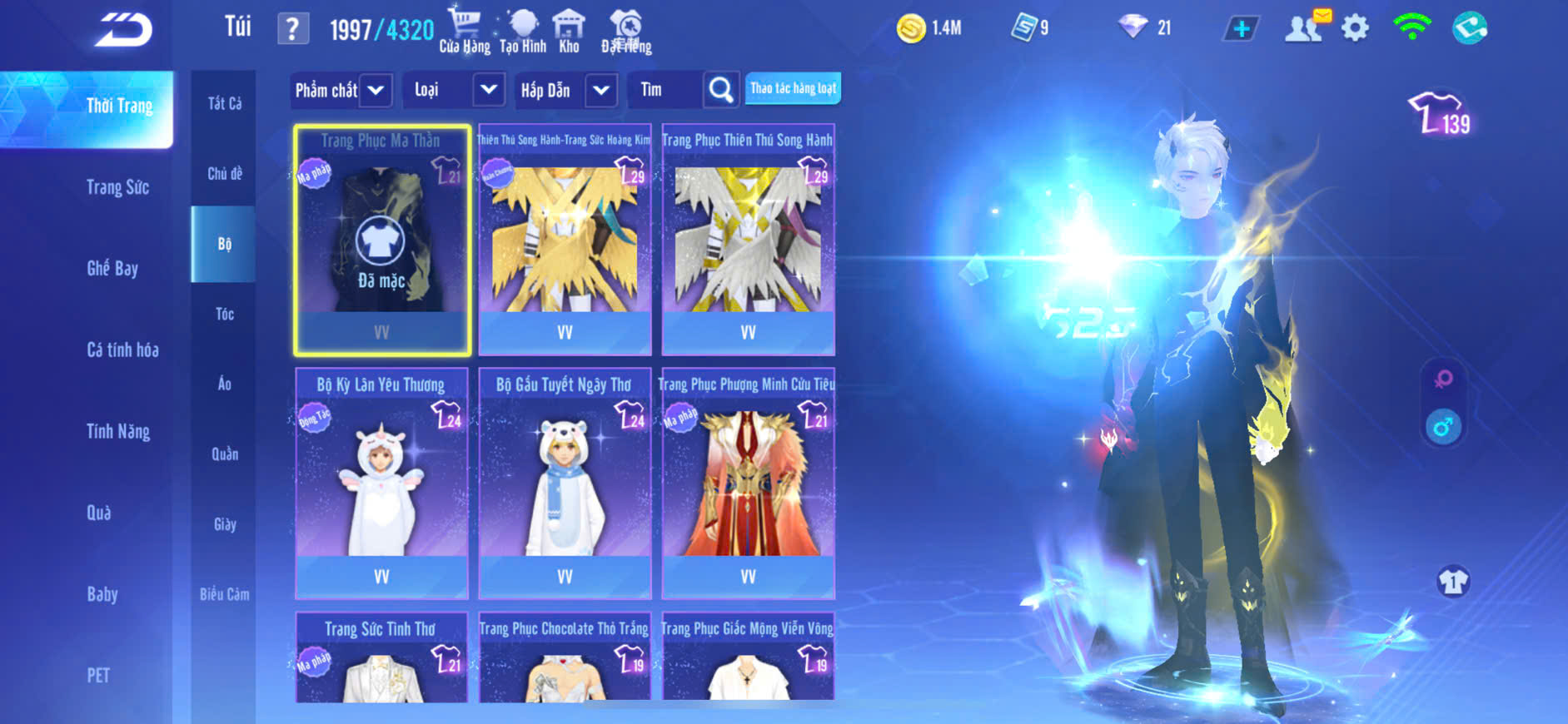Open the gear settings icon
The height and width of the screenshot is (724, 1568).
(1355, 29)
